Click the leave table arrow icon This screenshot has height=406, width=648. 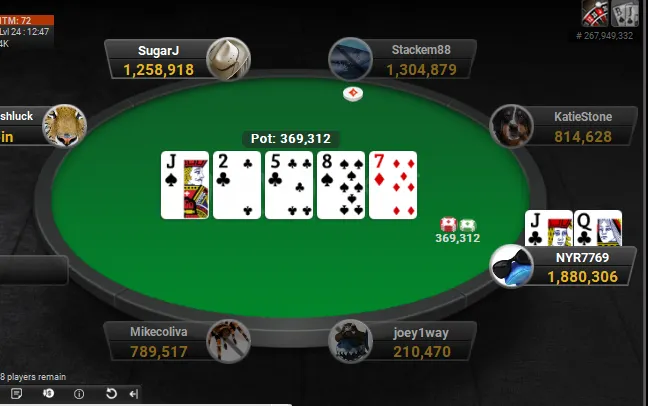pos(133,394)
